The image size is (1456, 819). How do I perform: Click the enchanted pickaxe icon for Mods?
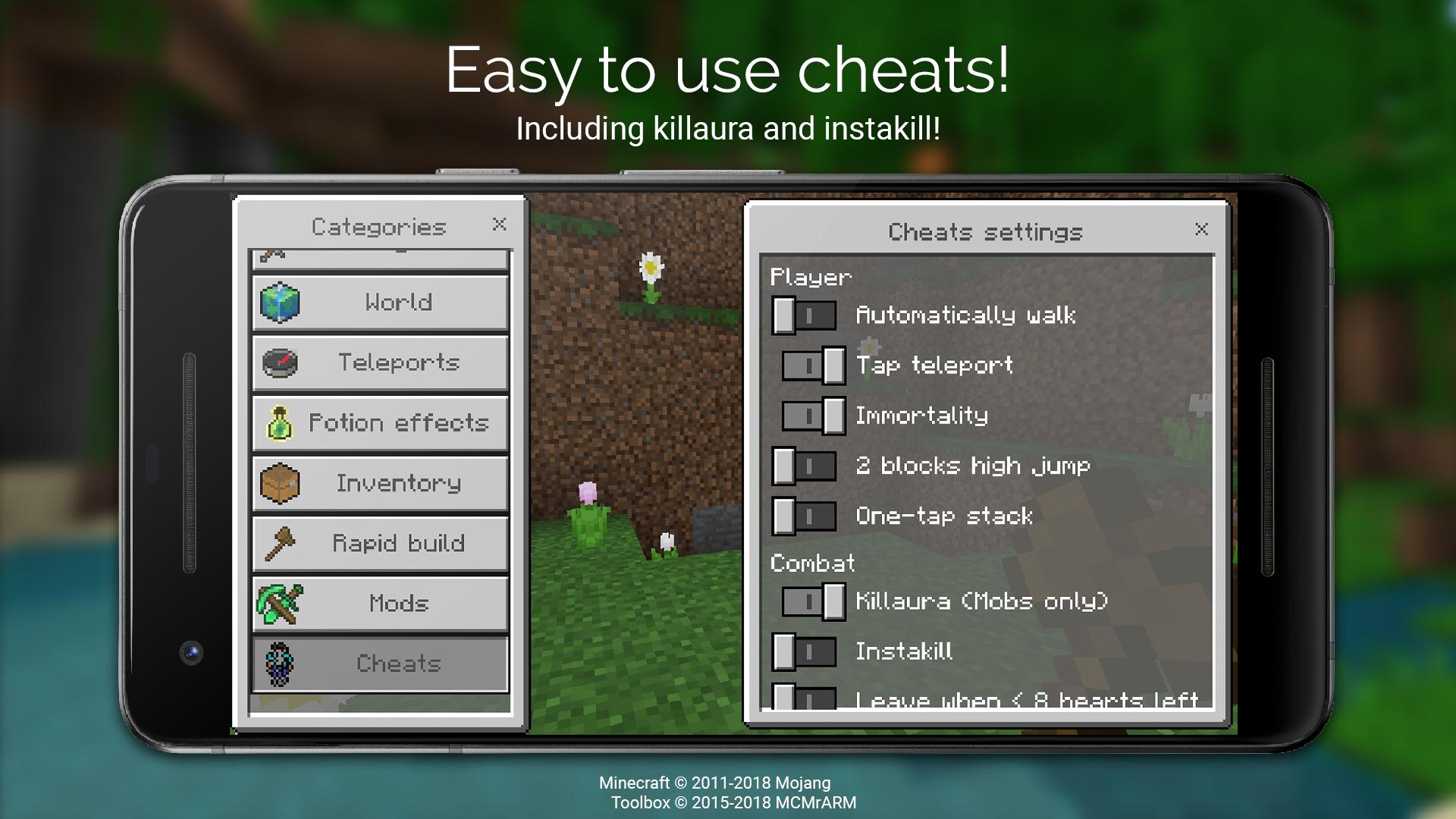281,604
